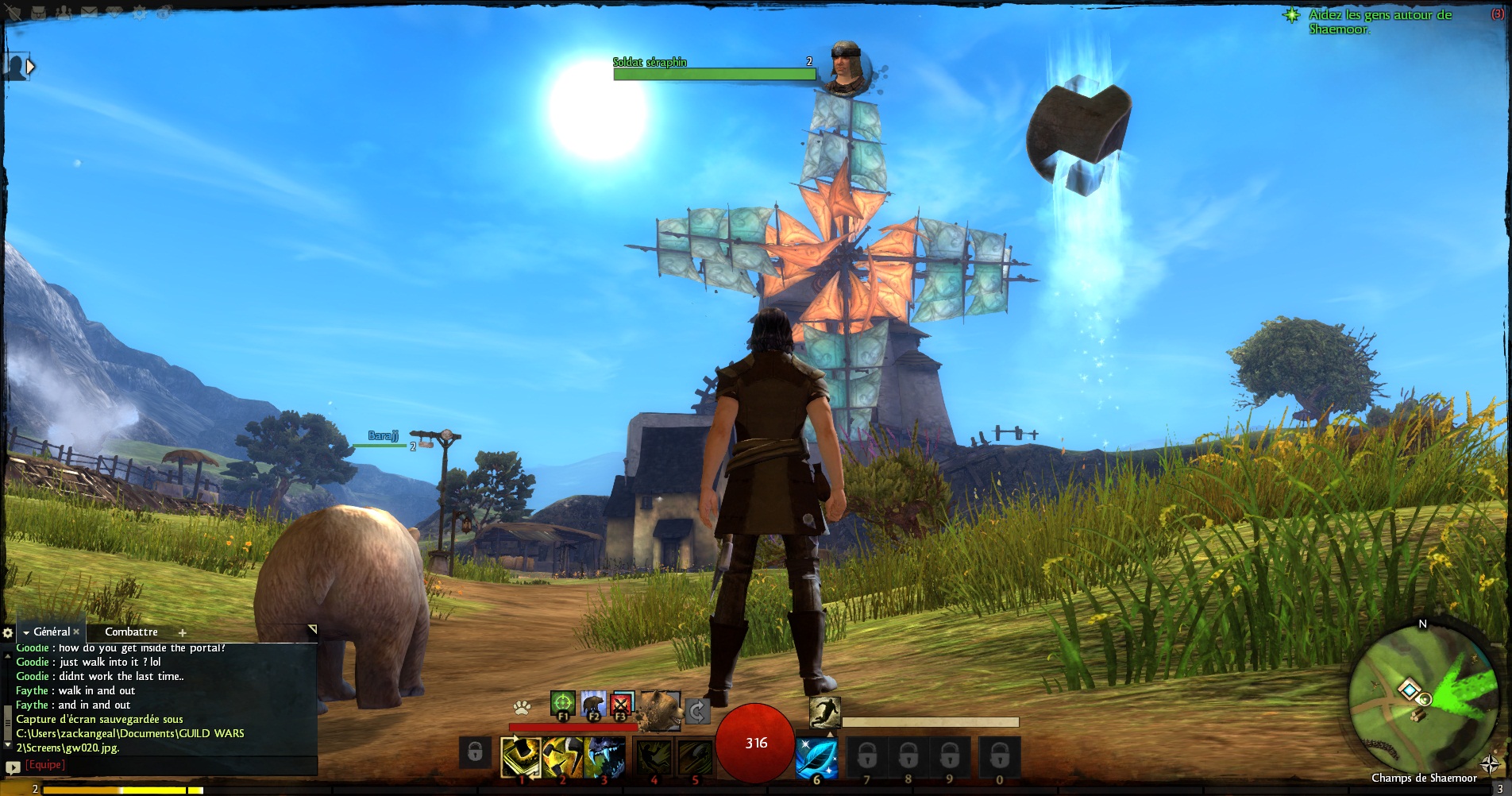Image resolution: width=1512 pixels, height=796 pixels.
Task: Open the mail envelope icon
Action: pyautogui.click(x=88, y=13)
